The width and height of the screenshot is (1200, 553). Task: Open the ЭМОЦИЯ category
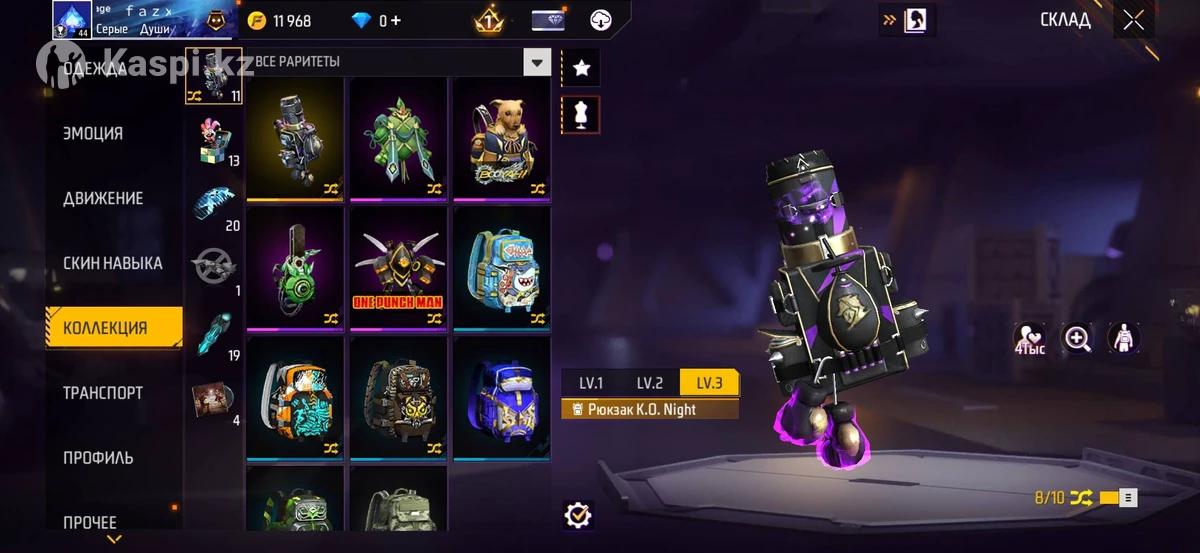(93, 133)
